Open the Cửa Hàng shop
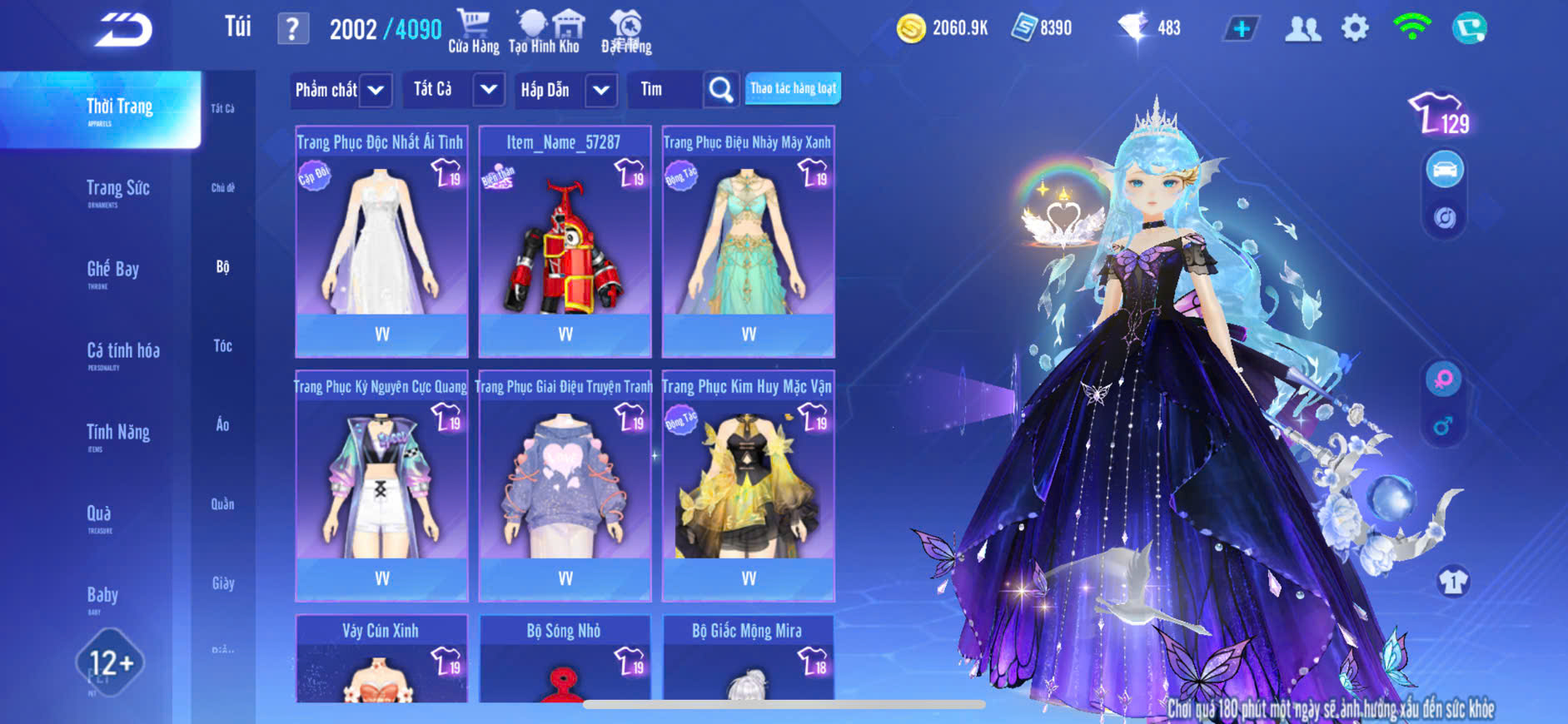Viewport: 1568px width, 724px height. [x=473, y=32]
